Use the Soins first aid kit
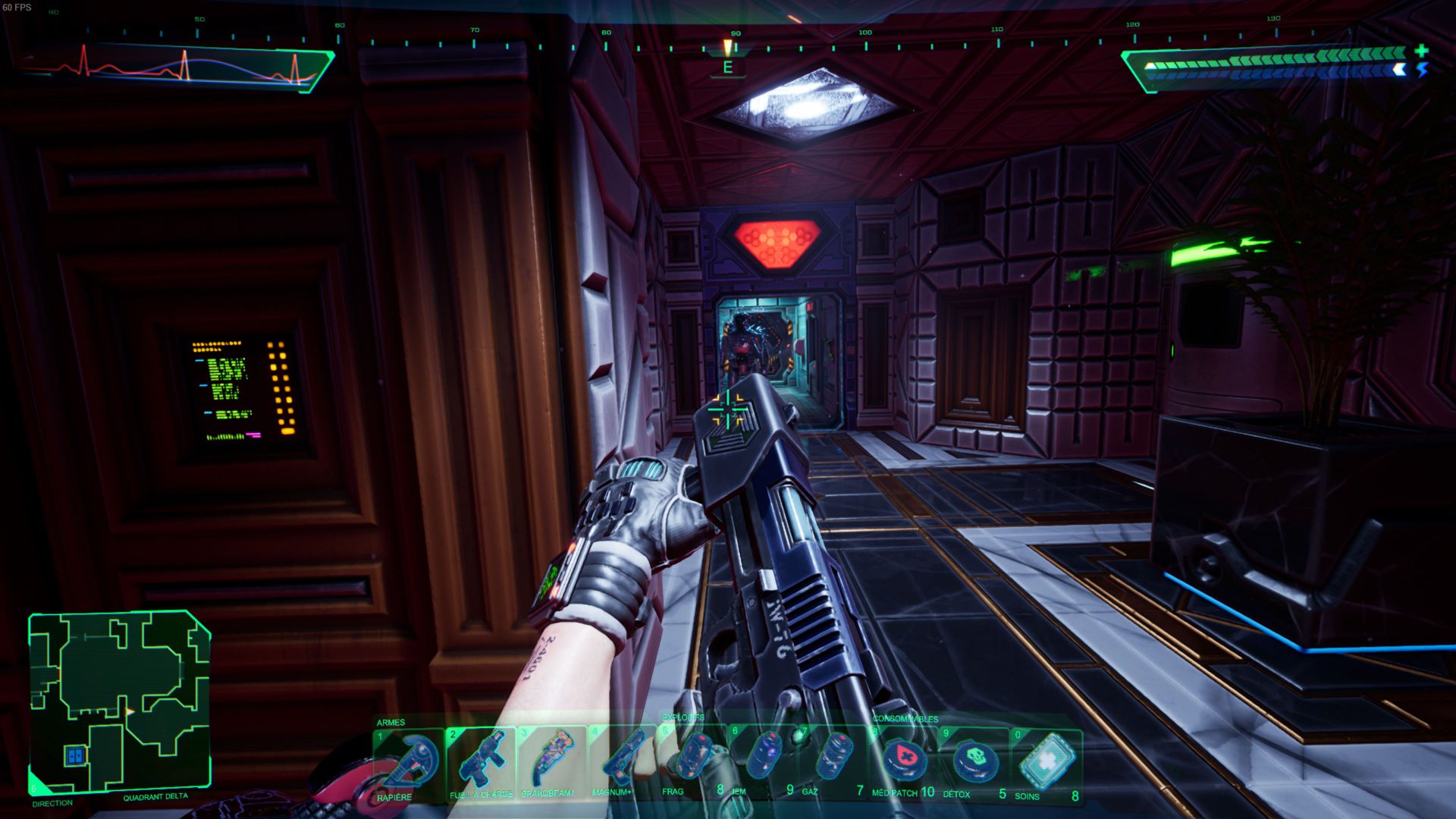 1047,763
